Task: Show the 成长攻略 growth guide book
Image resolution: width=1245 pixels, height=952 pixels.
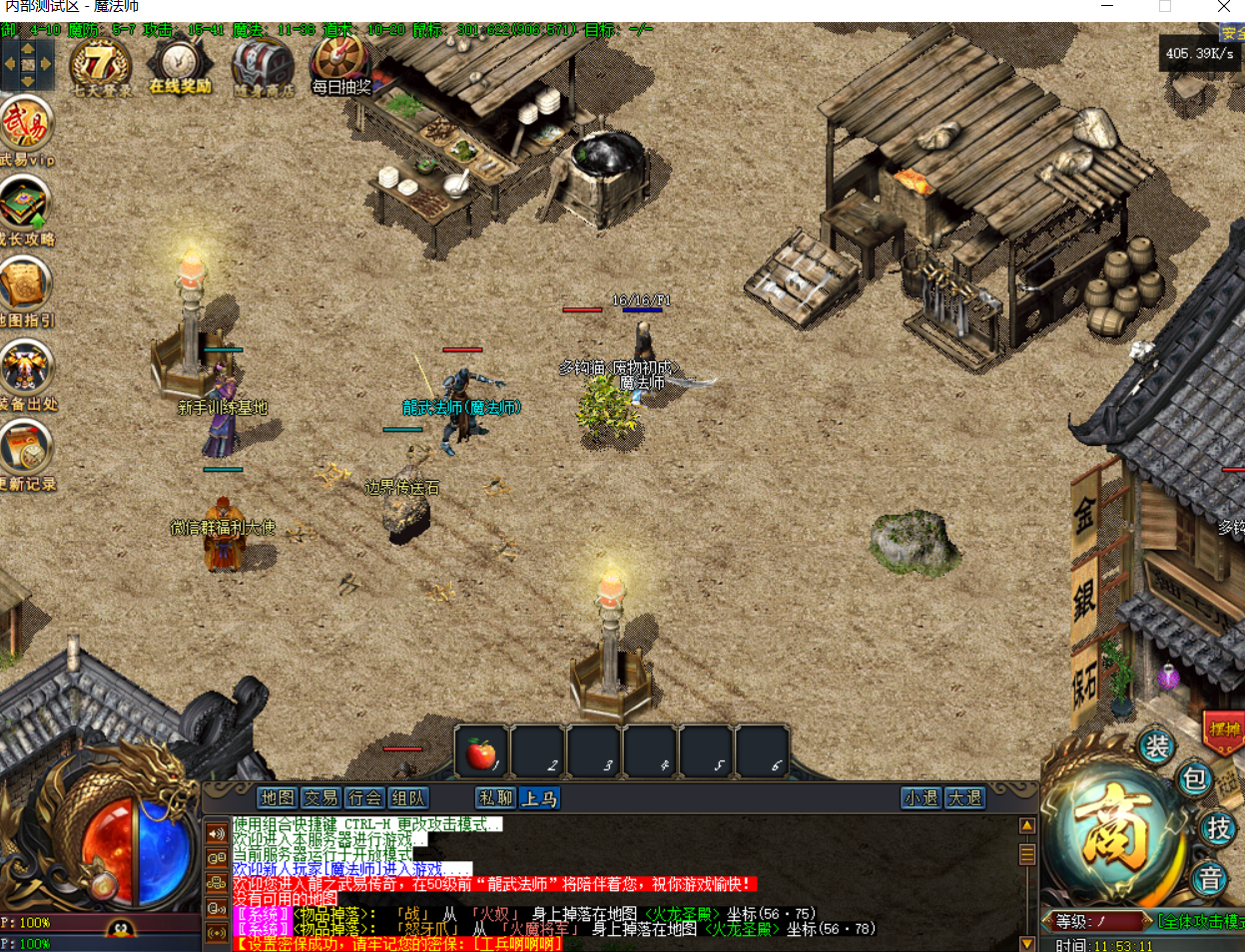Action: 25,206
